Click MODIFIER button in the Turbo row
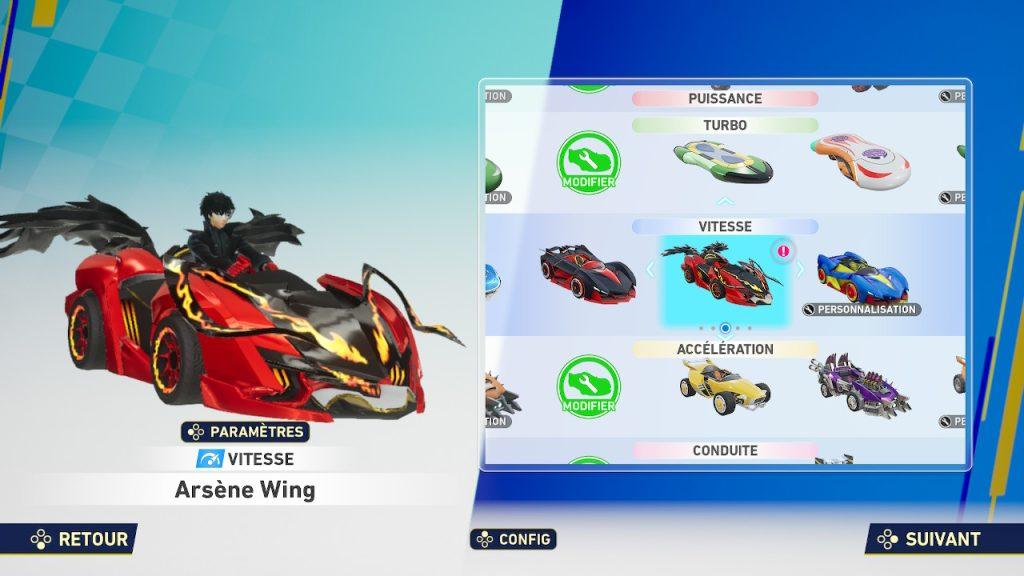Screen dimensions: 1024x576 (x=589, y=162)
